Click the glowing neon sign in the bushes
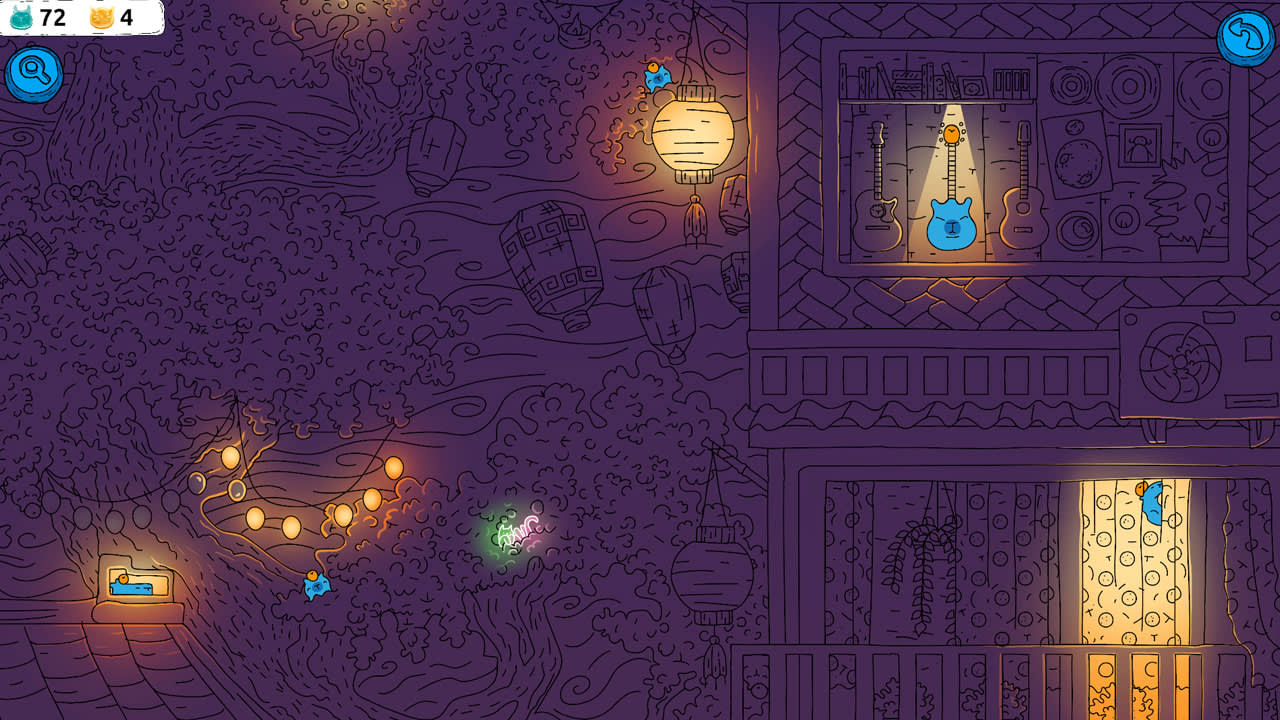The image size is (1280, 720). 517,535
